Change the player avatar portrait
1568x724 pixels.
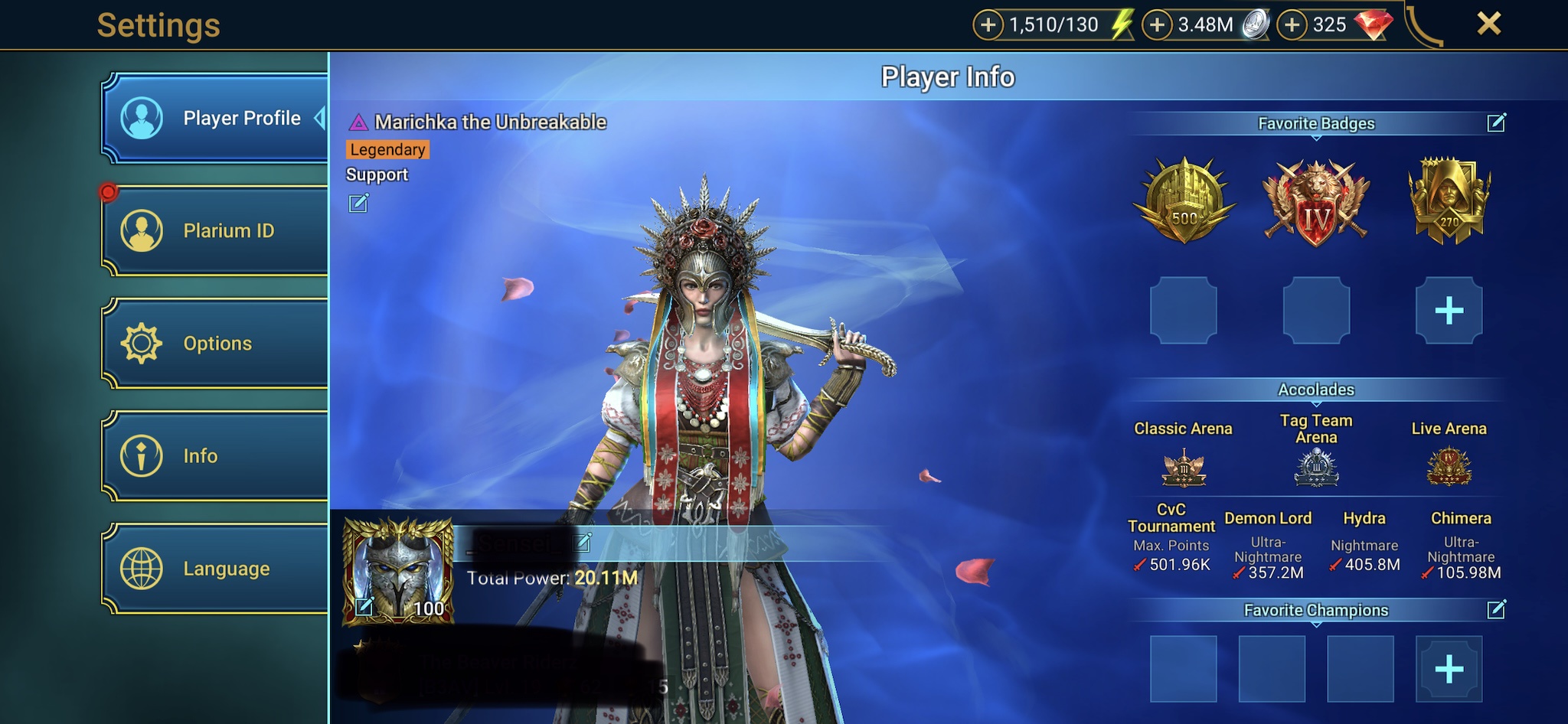pos(364,607)
